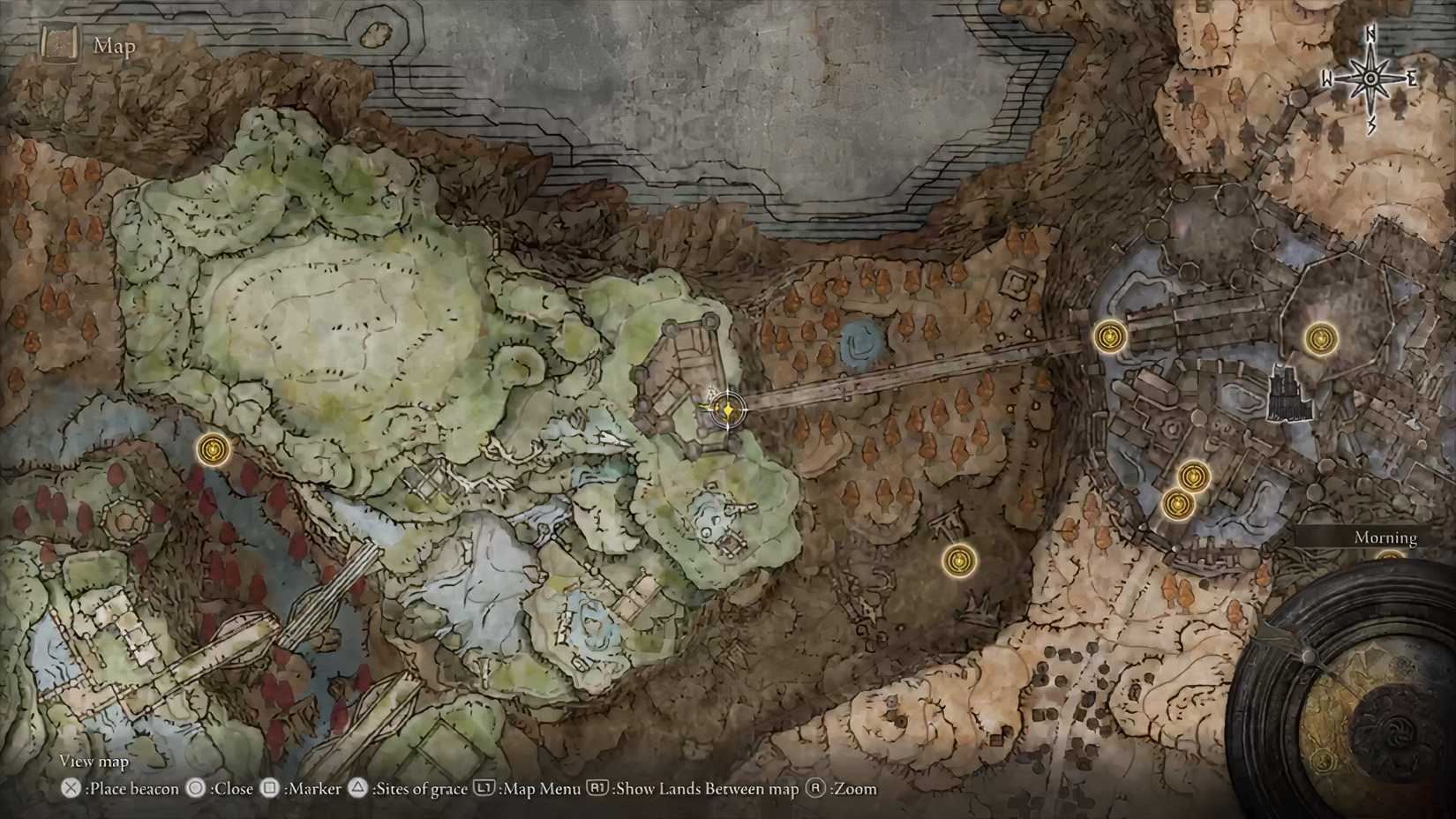Click the Morning time indicator
Viewport: 1456px width, 819px height.
(1386, 537)
